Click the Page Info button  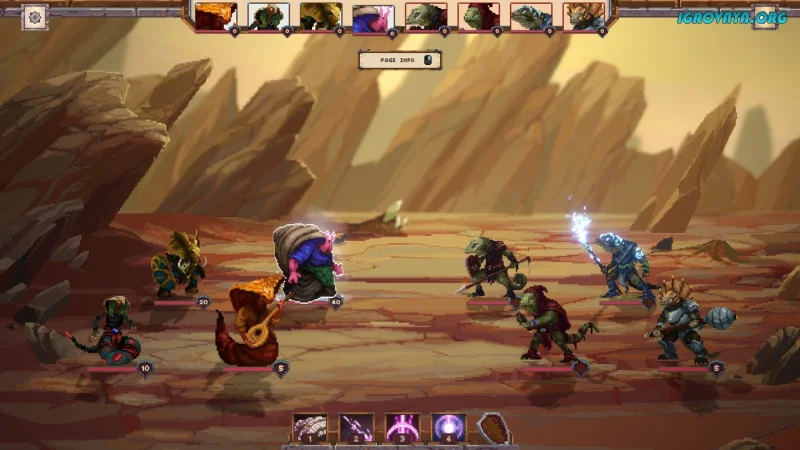399,60
